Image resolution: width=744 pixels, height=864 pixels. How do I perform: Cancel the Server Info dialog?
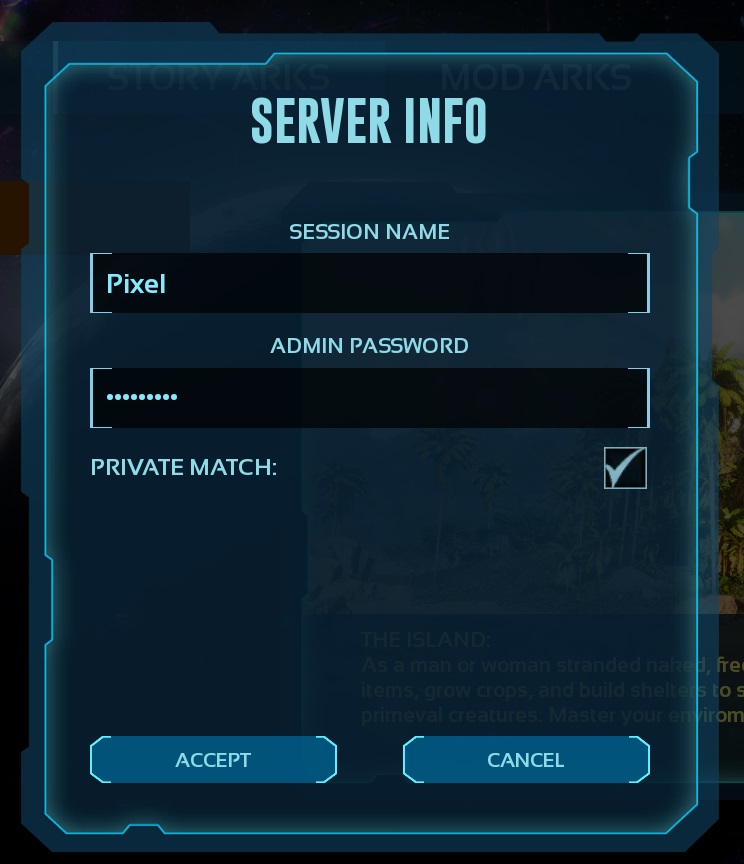(526, 760)
